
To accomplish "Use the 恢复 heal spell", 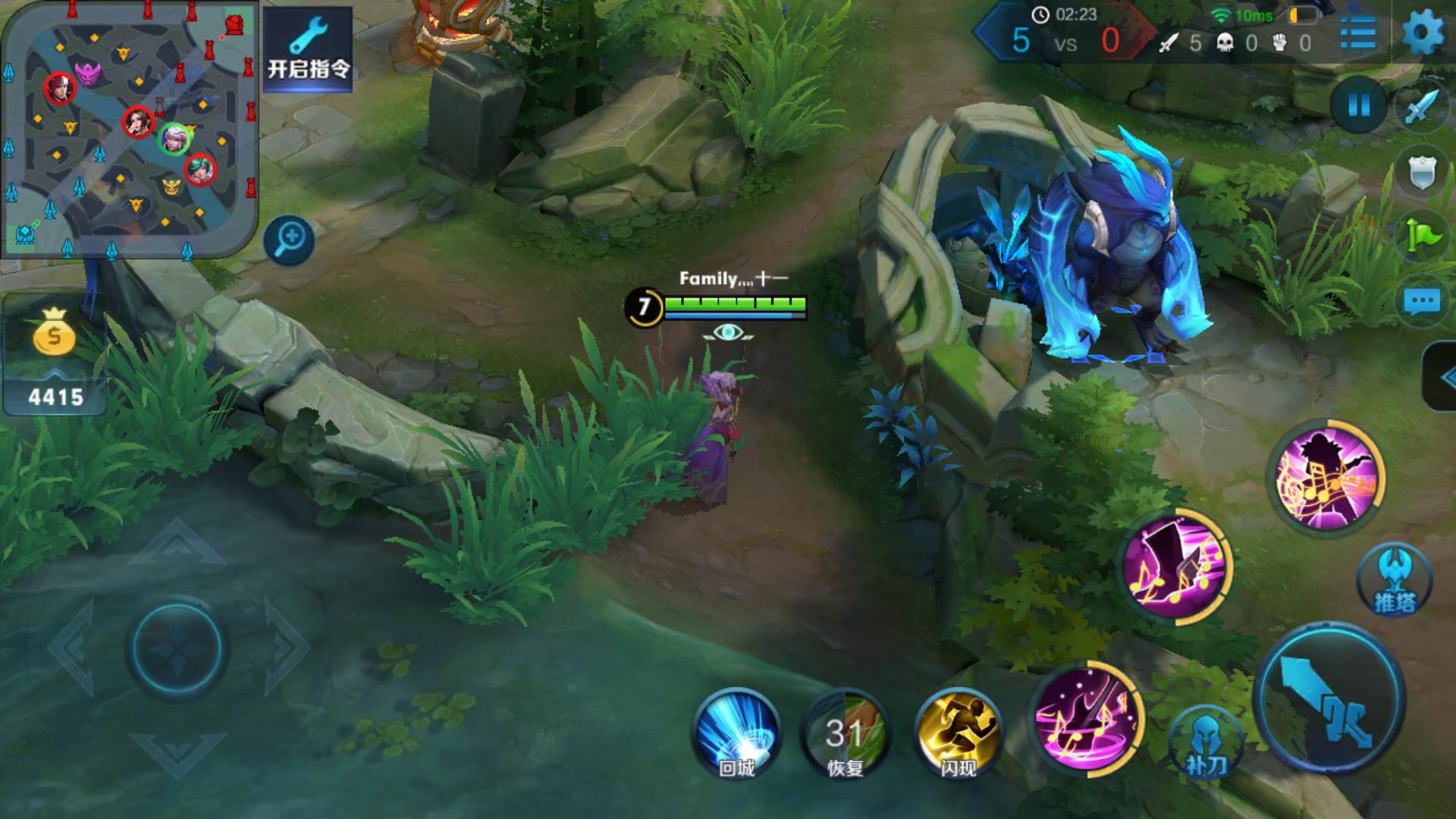I will point(845,733).
